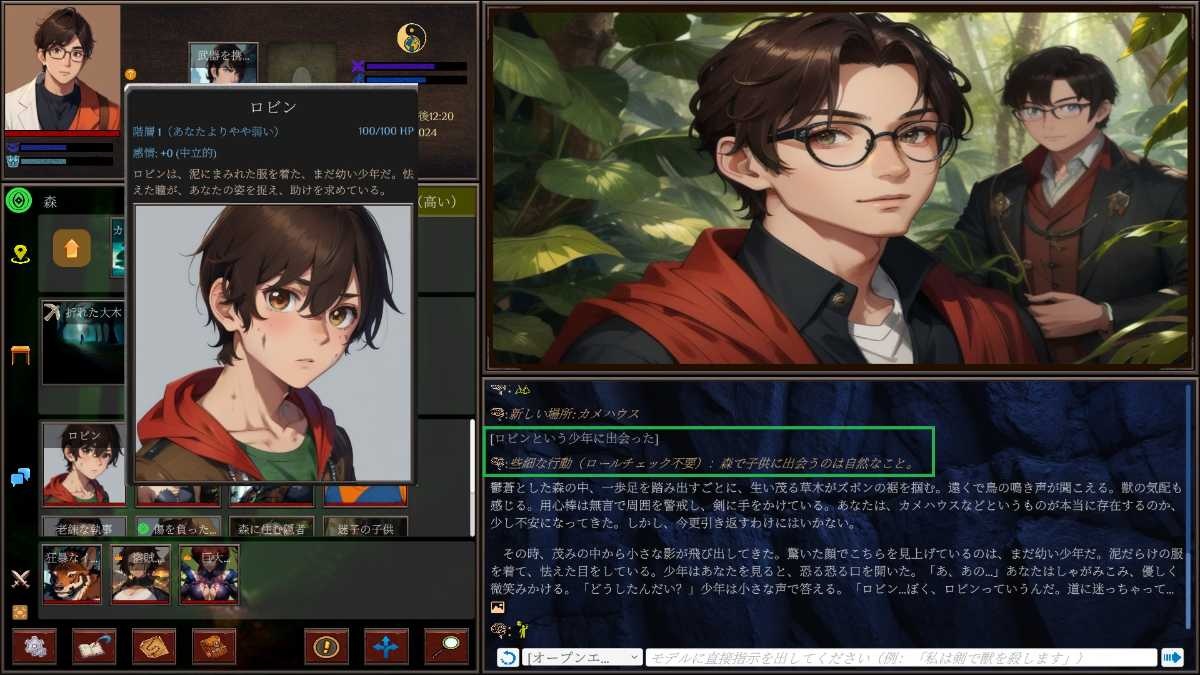Focus the direct instruction text input field
This screenshot has height=675, width=1200.
click(x=900, y=658)
